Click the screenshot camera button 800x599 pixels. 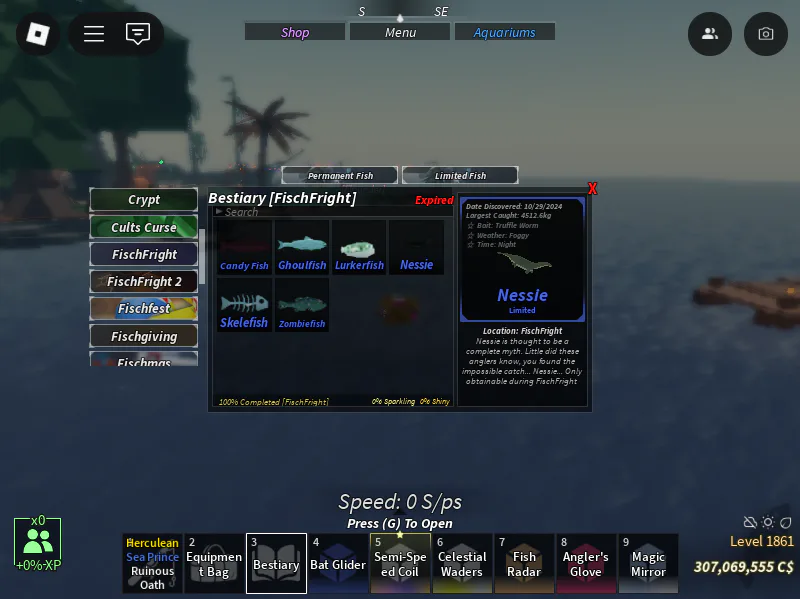click(766, 34)
